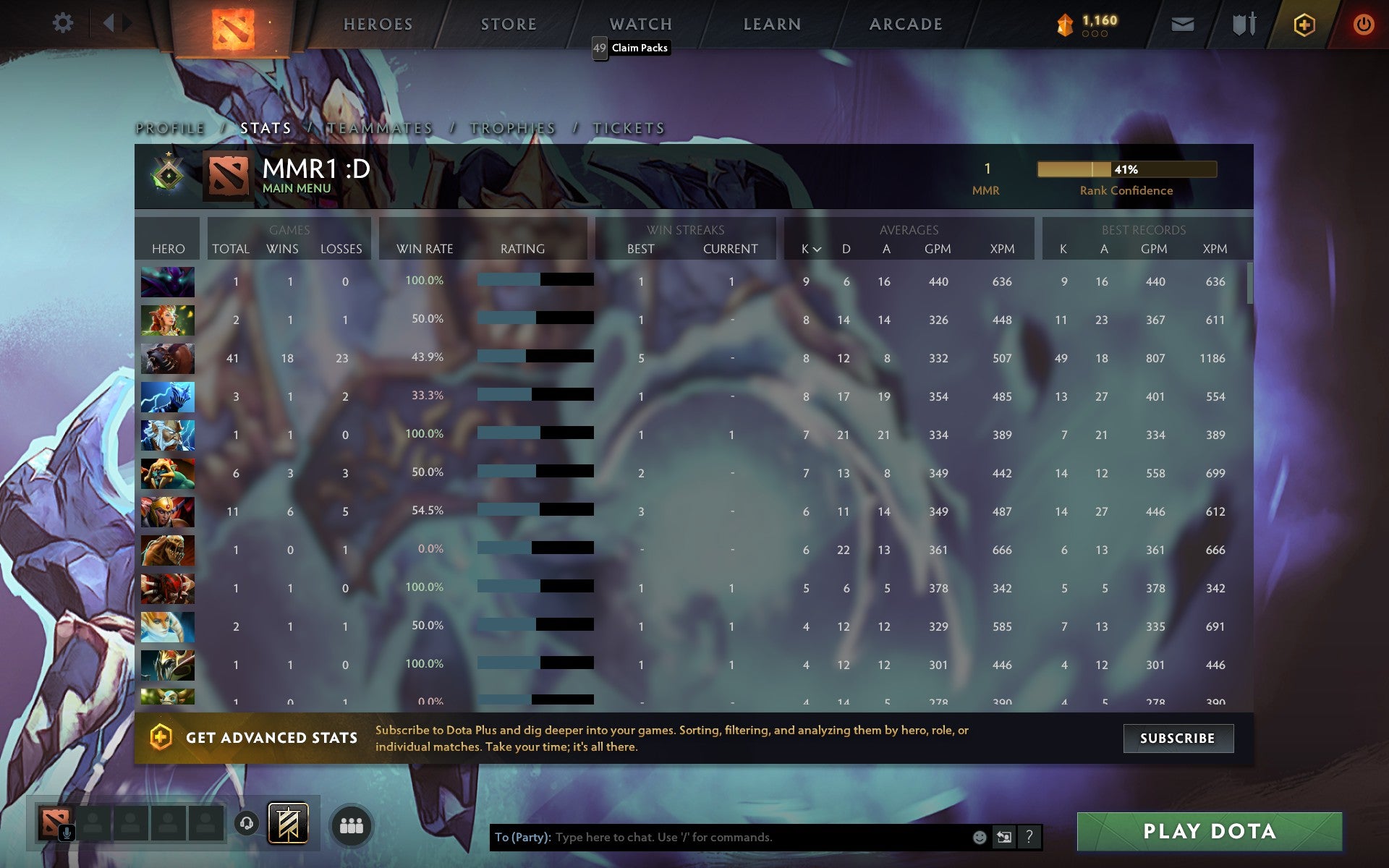Toggle the microphone mute on your avatar
Viewport: 1389px width, 868px height.
click(68, 833)
